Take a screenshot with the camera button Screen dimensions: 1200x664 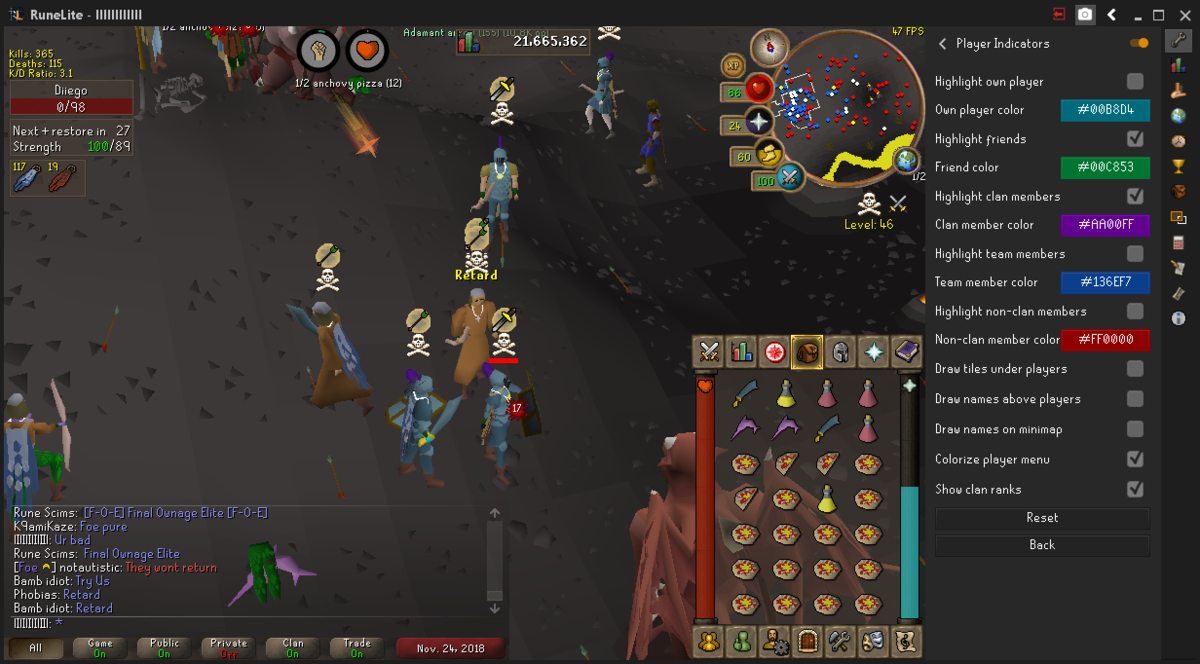1085,15
